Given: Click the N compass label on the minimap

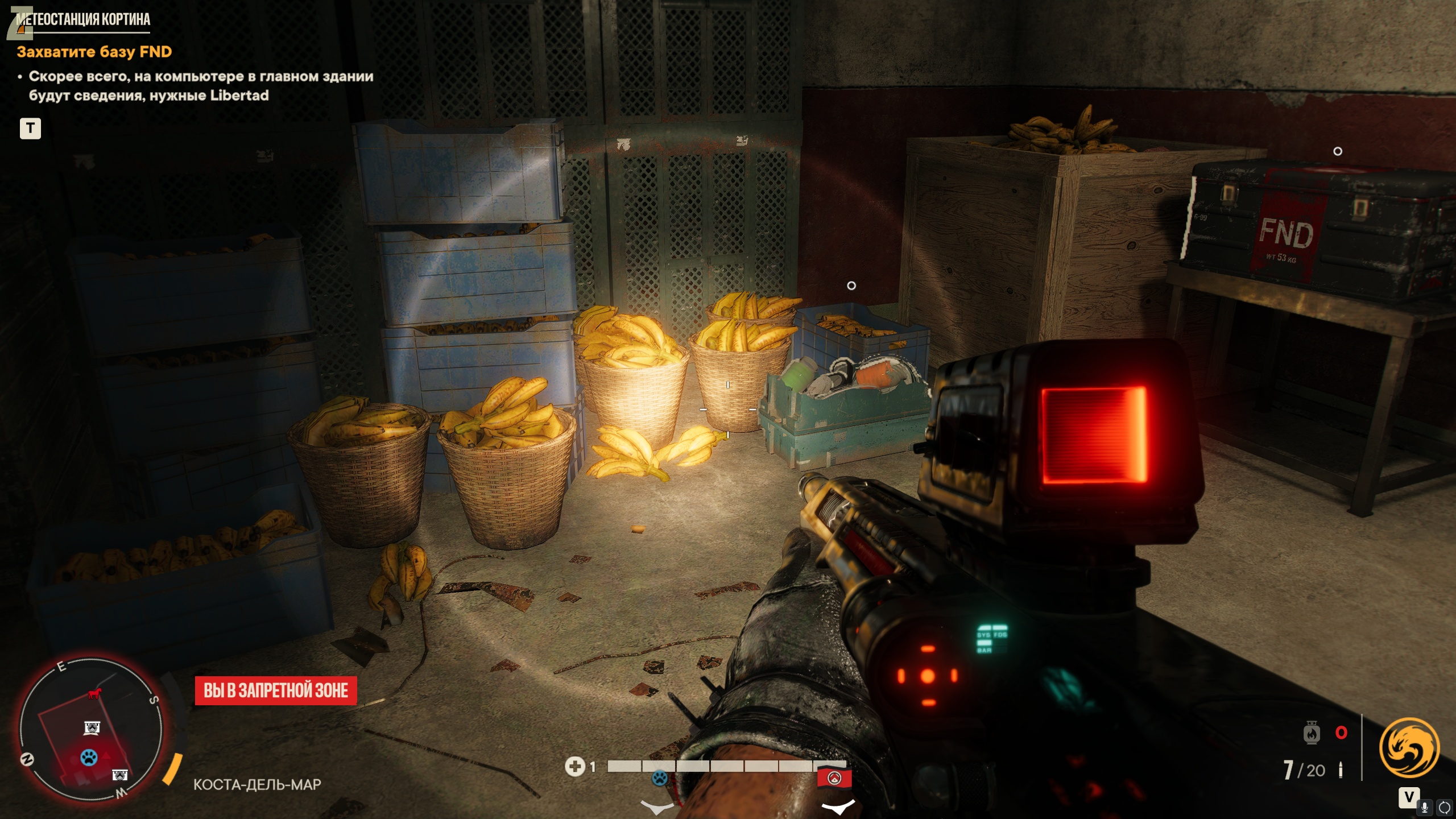Looking at the screenshot, I should [27, 759].
